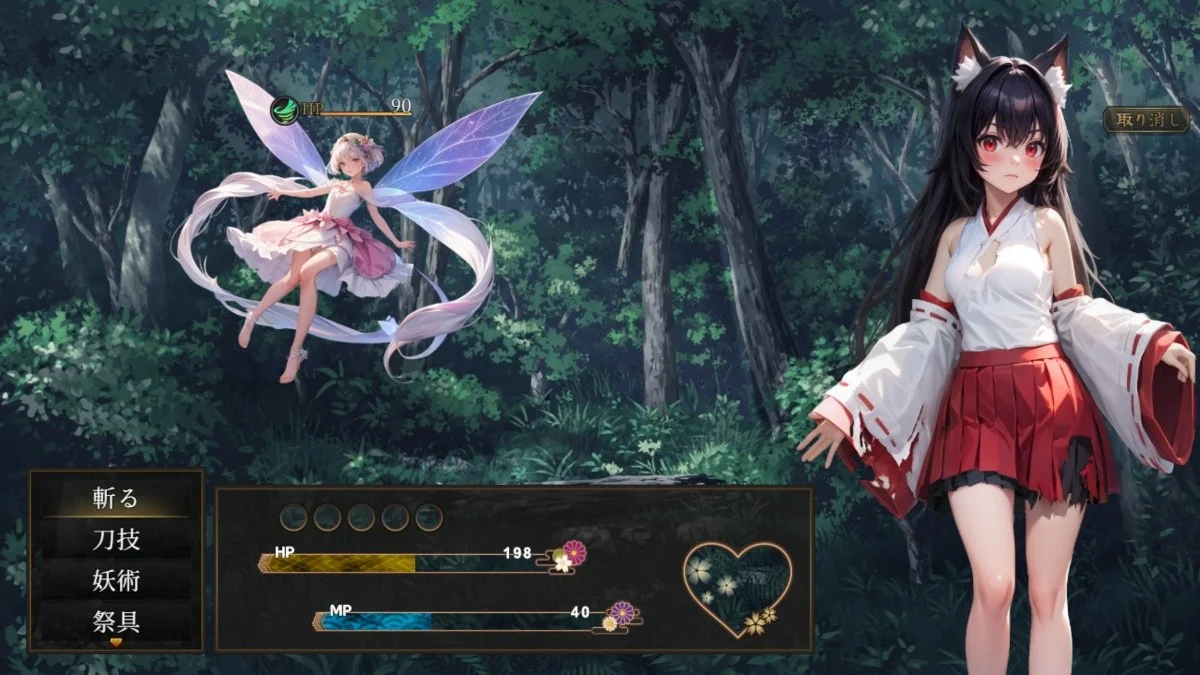
Task: Click the 取り消し cancel button
Action: 1145,119
